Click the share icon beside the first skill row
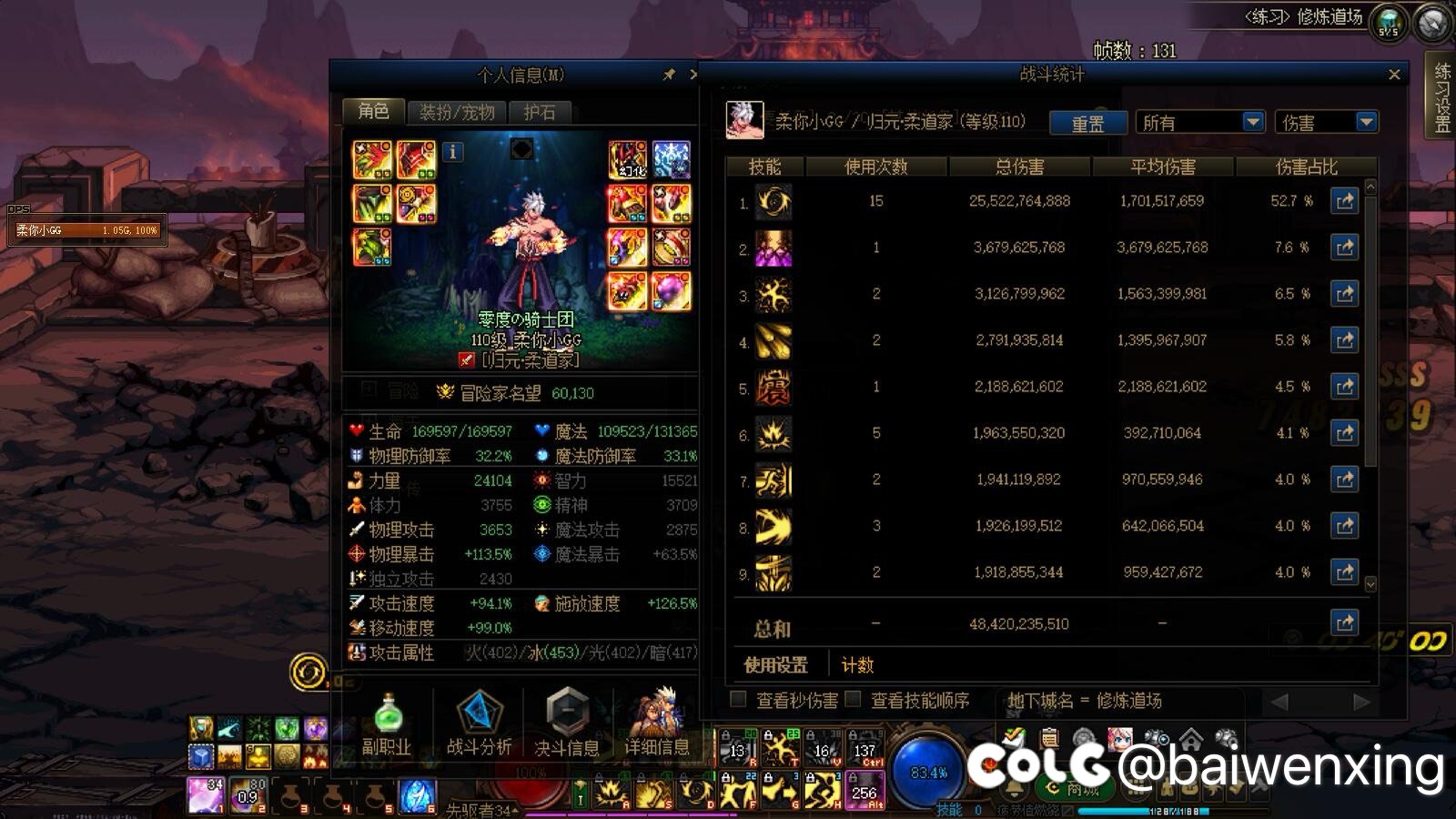The height and width of the screenshot is (819, 1456). tap(1344, 201)
